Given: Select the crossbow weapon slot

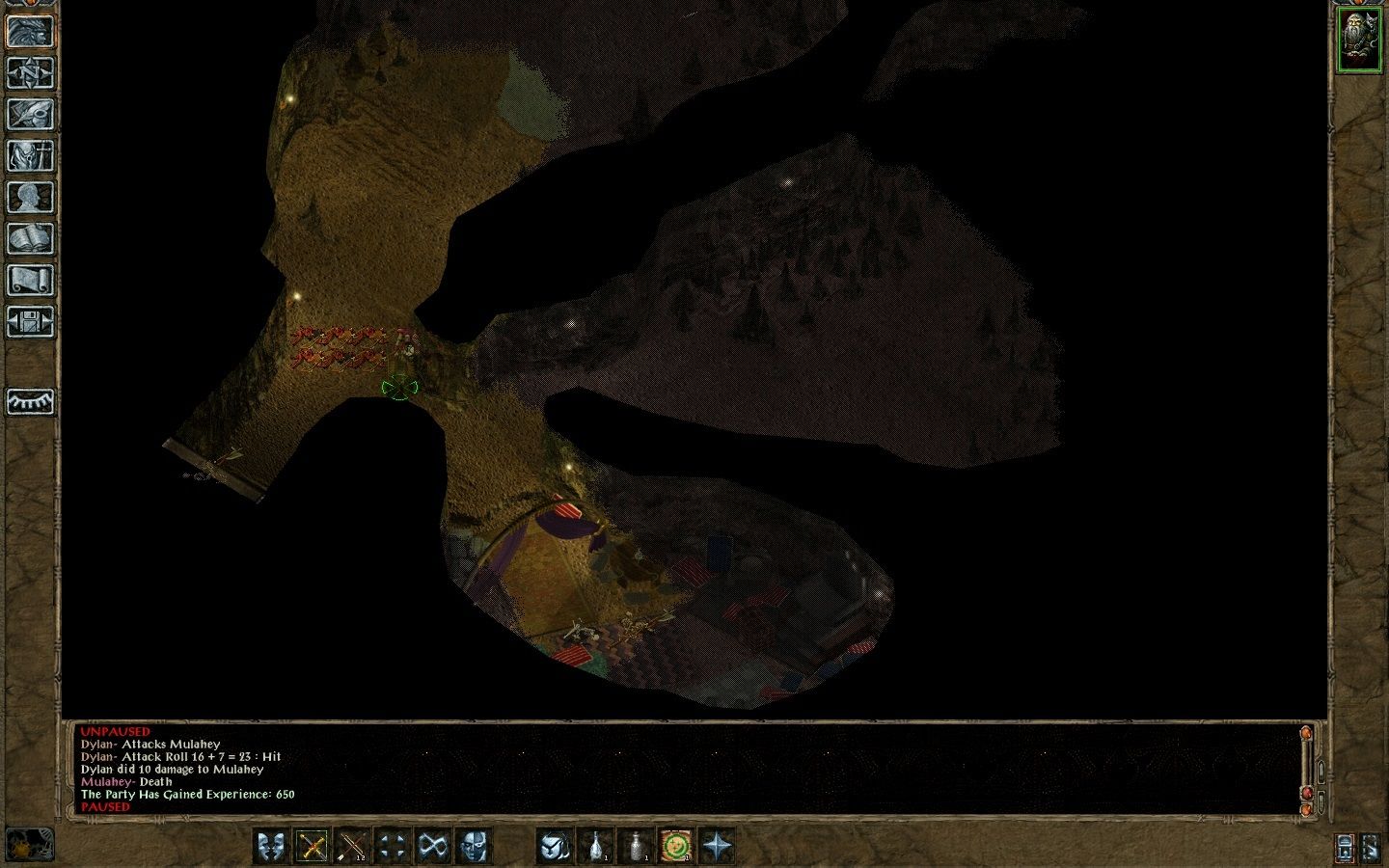Looking at the screenshot, I should coord(312,847).
